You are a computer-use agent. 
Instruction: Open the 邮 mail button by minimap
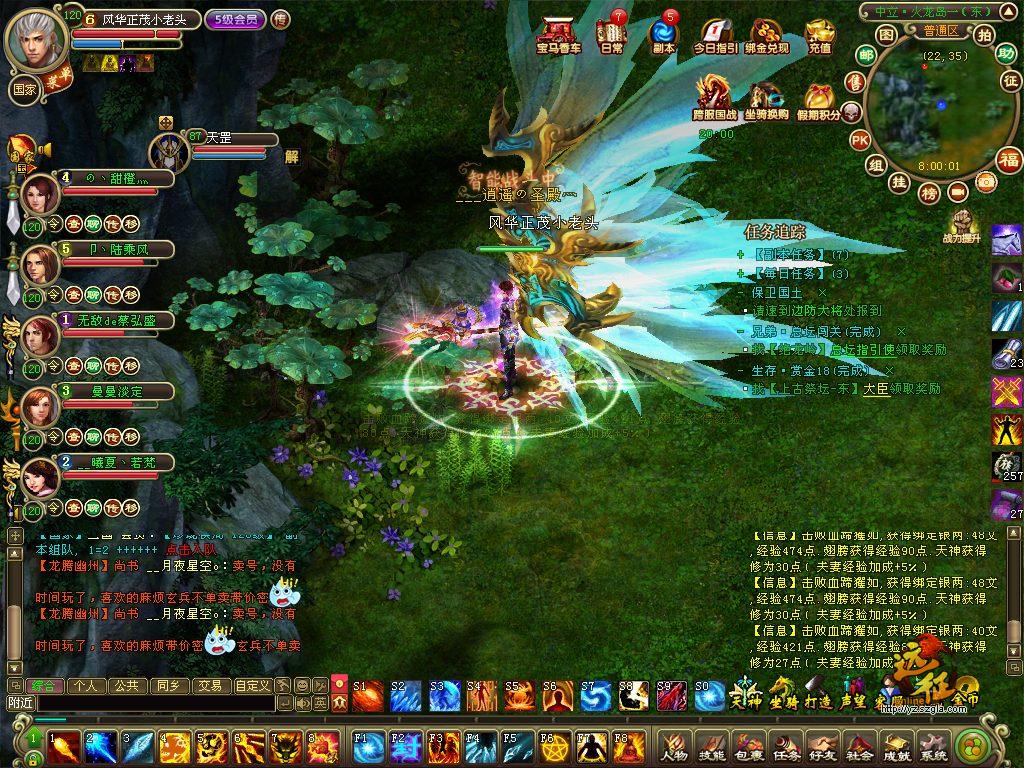pyautogui.click(x=866, y=54)
